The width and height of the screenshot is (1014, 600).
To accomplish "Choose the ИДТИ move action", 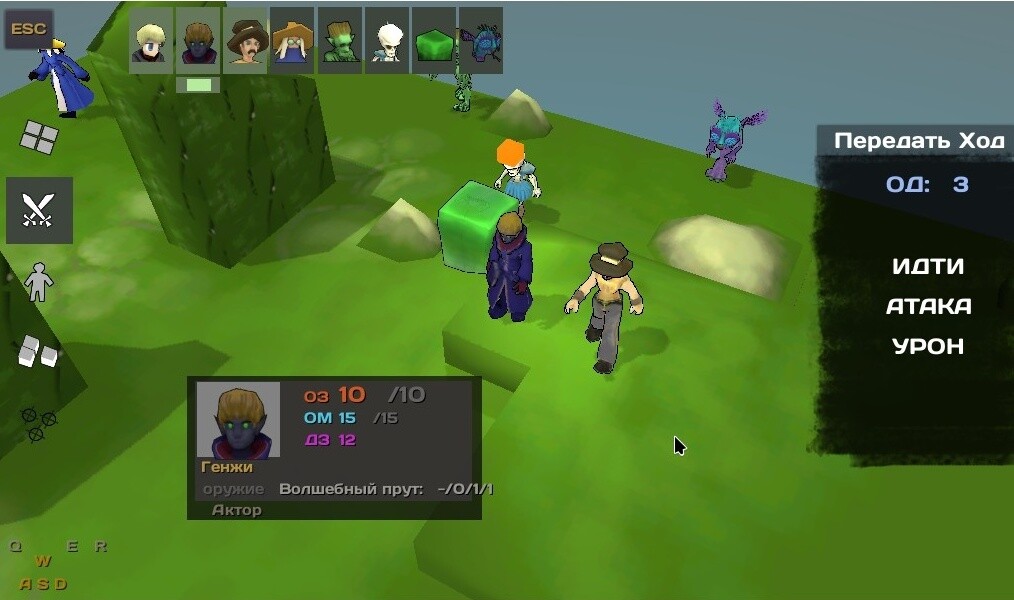I will (928, 266).
